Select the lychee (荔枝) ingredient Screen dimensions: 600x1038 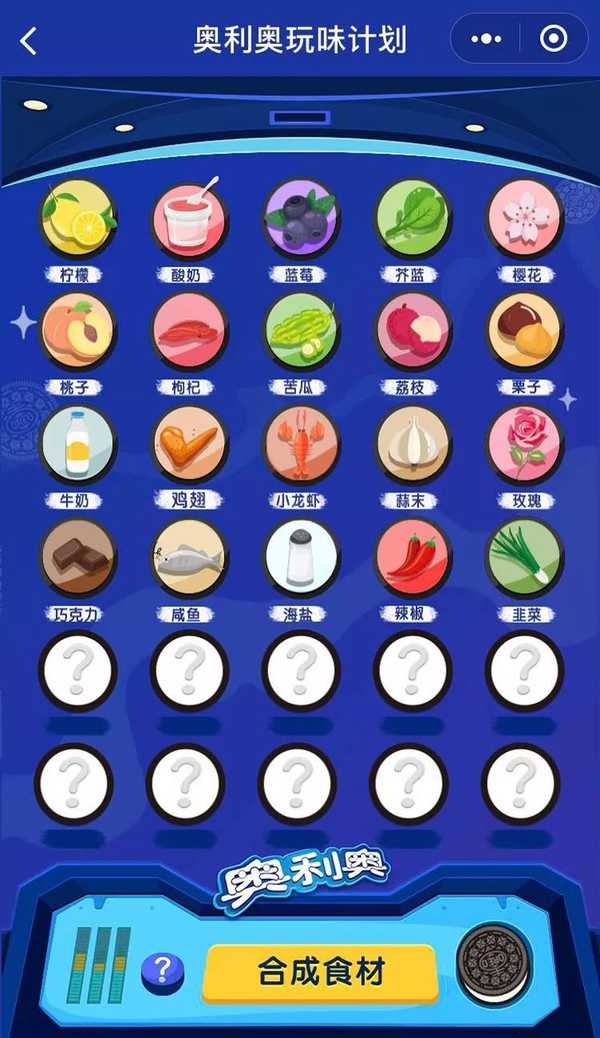[413, 331]
